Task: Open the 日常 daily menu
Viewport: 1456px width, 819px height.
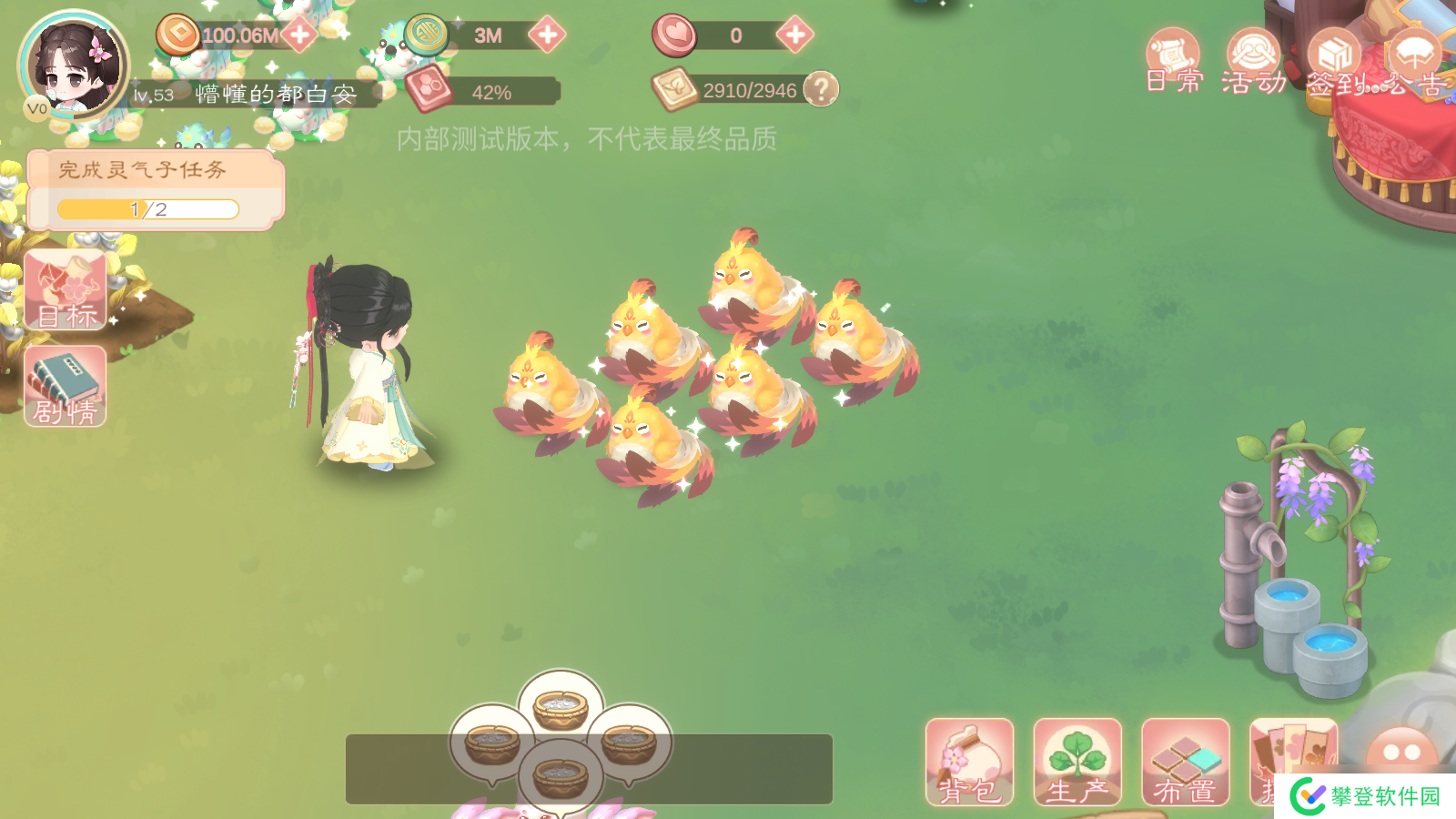Action: click(1173, 62)
